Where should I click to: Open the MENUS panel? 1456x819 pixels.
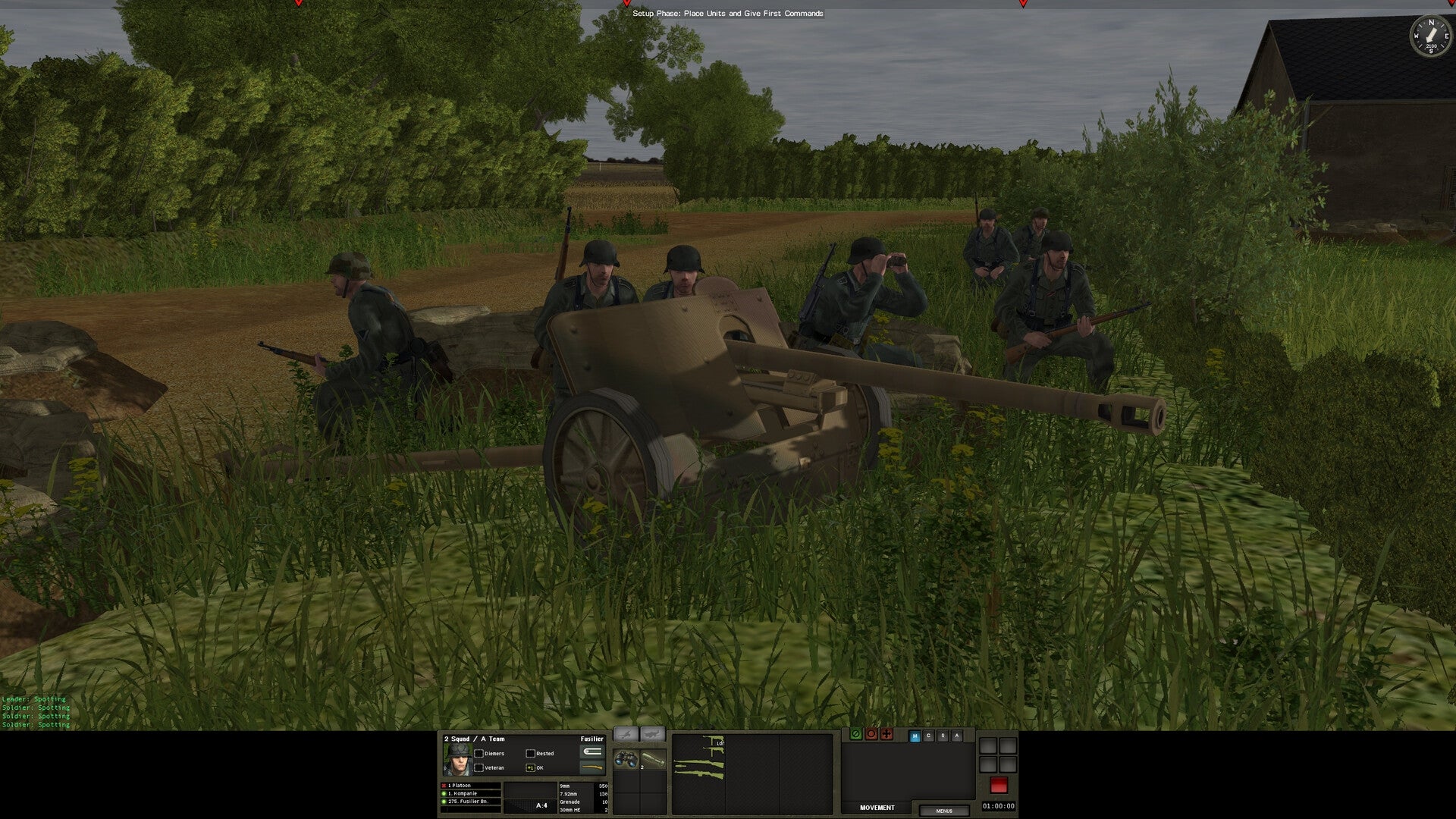(945, 811)
